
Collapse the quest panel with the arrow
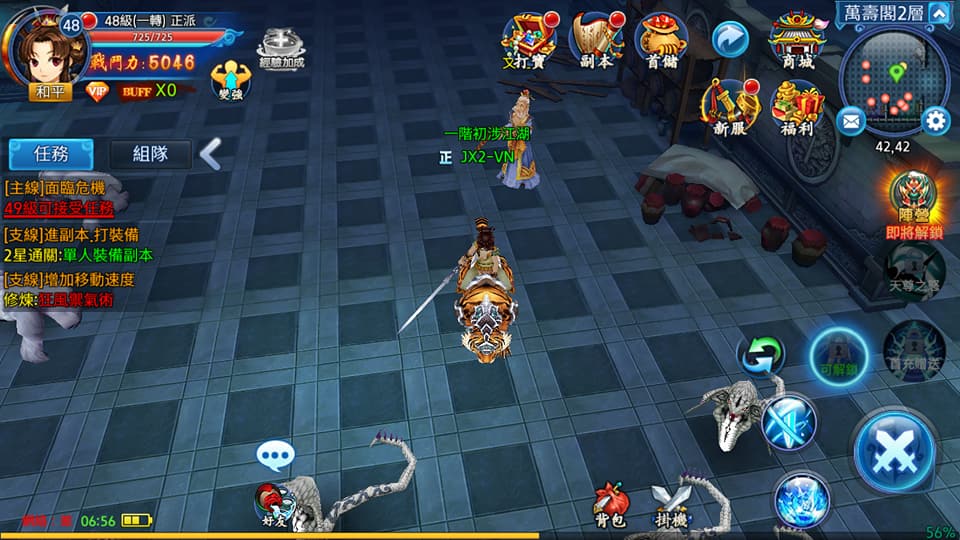point(210,154)
